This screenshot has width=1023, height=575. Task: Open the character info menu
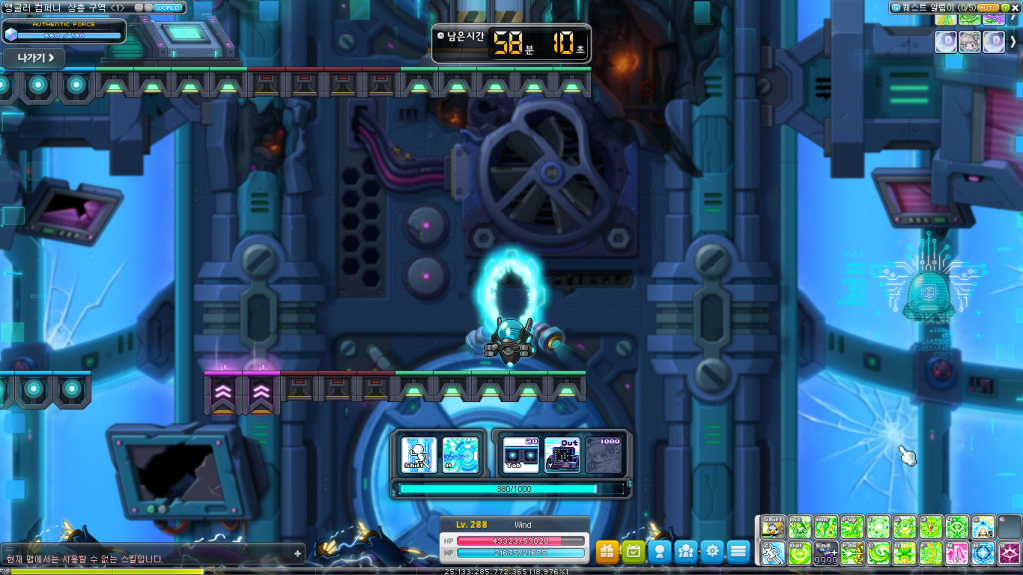[x=659, y=550]
